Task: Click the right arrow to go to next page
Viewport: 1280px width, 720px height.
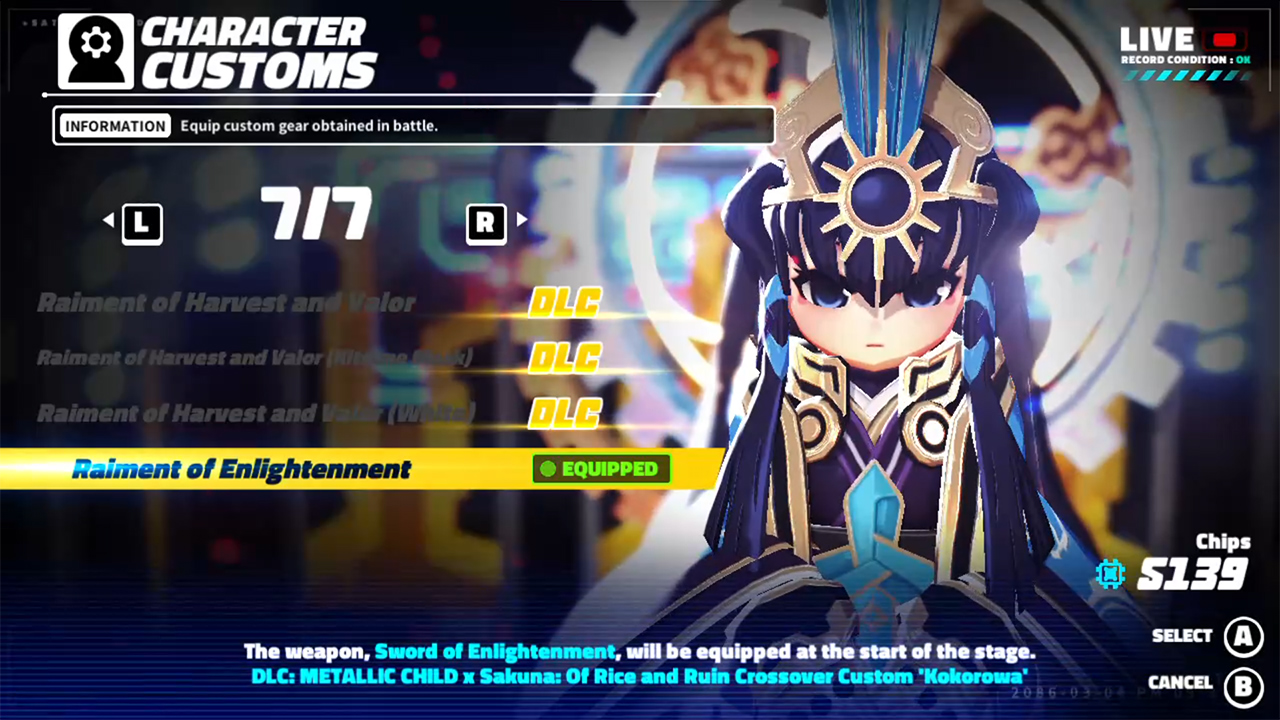Action: point(521,221)
